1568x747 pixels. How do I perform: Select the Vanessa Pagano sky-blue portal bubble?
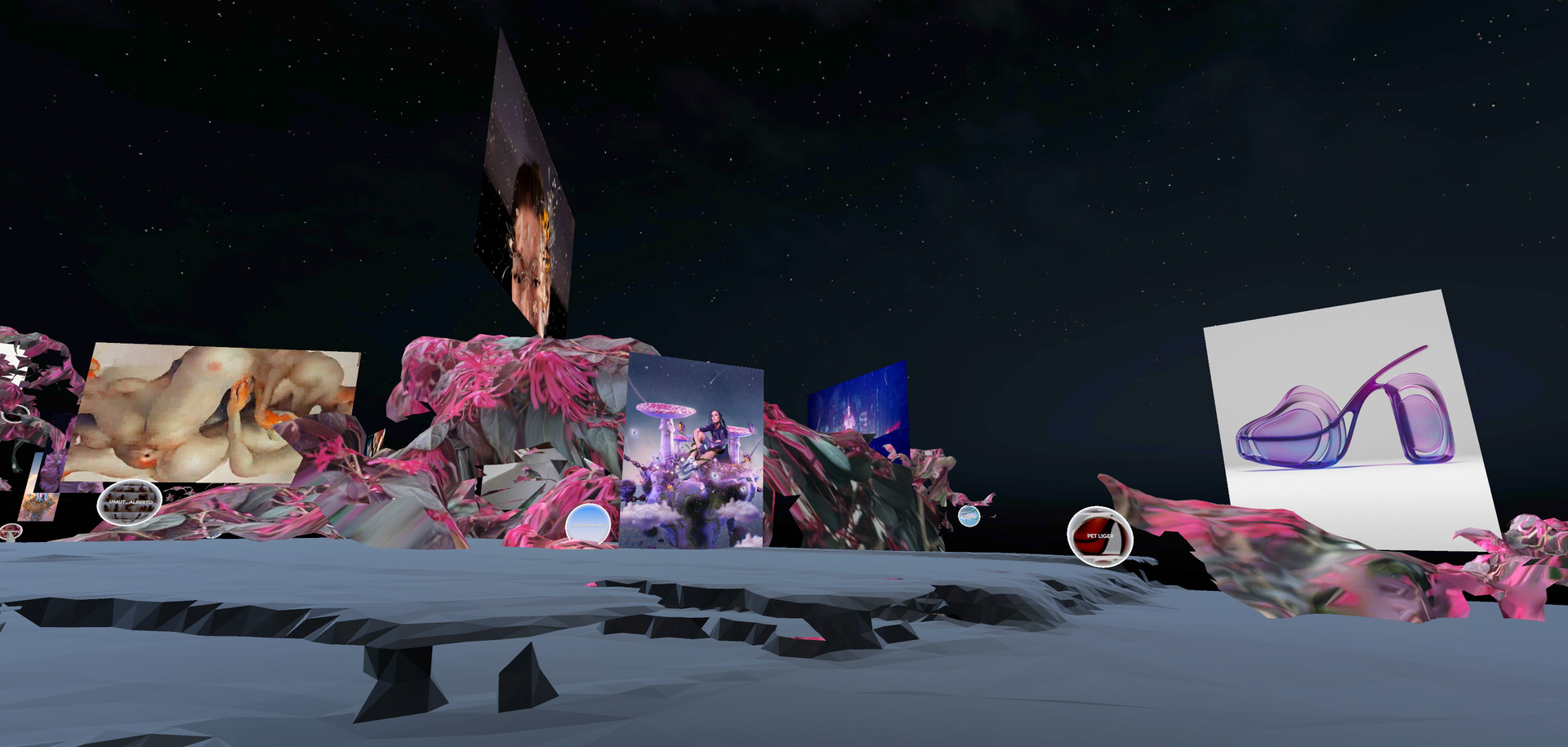coord(588,523)
